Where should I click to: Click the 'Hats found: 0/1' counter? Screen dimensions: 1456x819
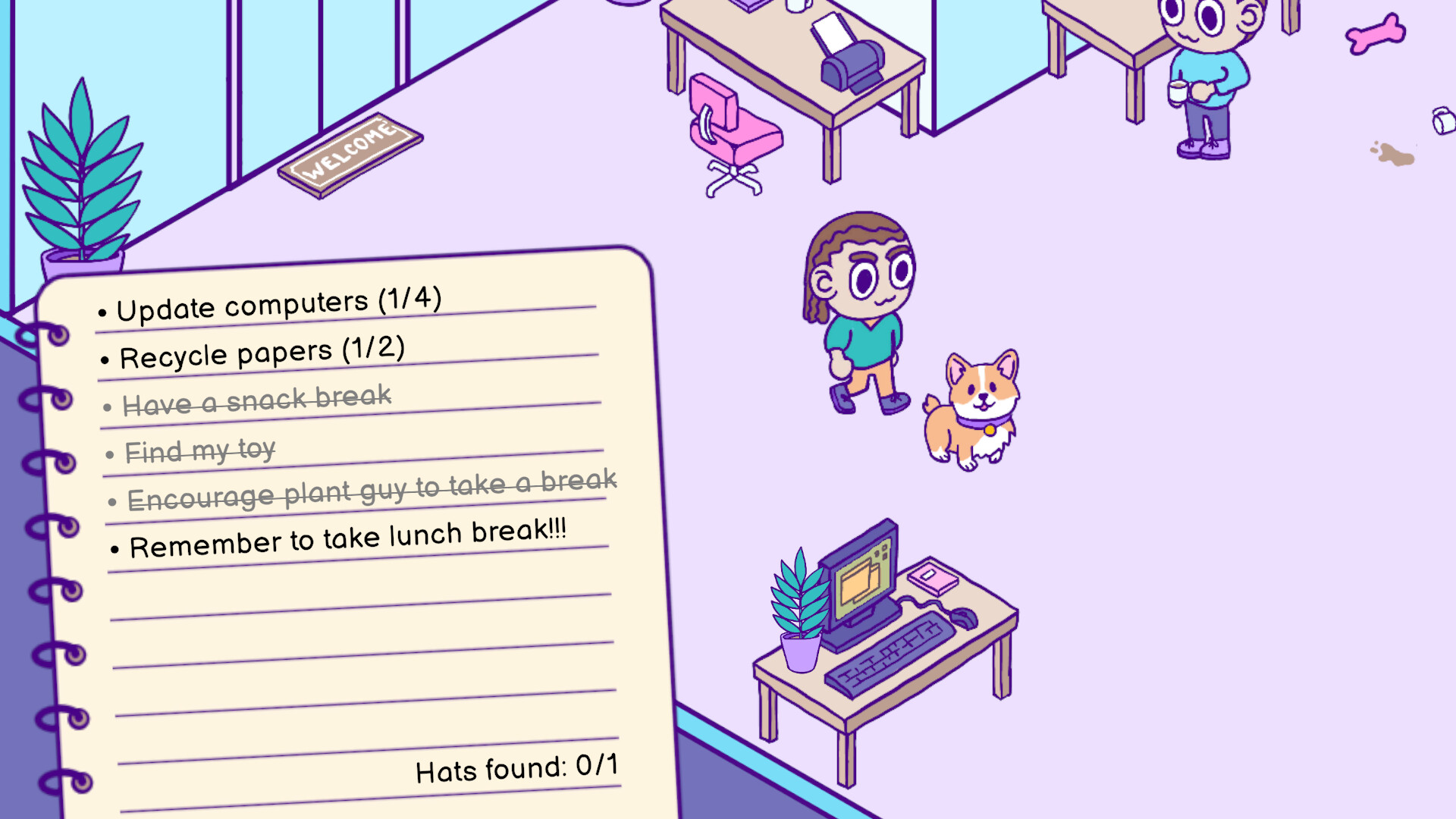coord(516,768)
